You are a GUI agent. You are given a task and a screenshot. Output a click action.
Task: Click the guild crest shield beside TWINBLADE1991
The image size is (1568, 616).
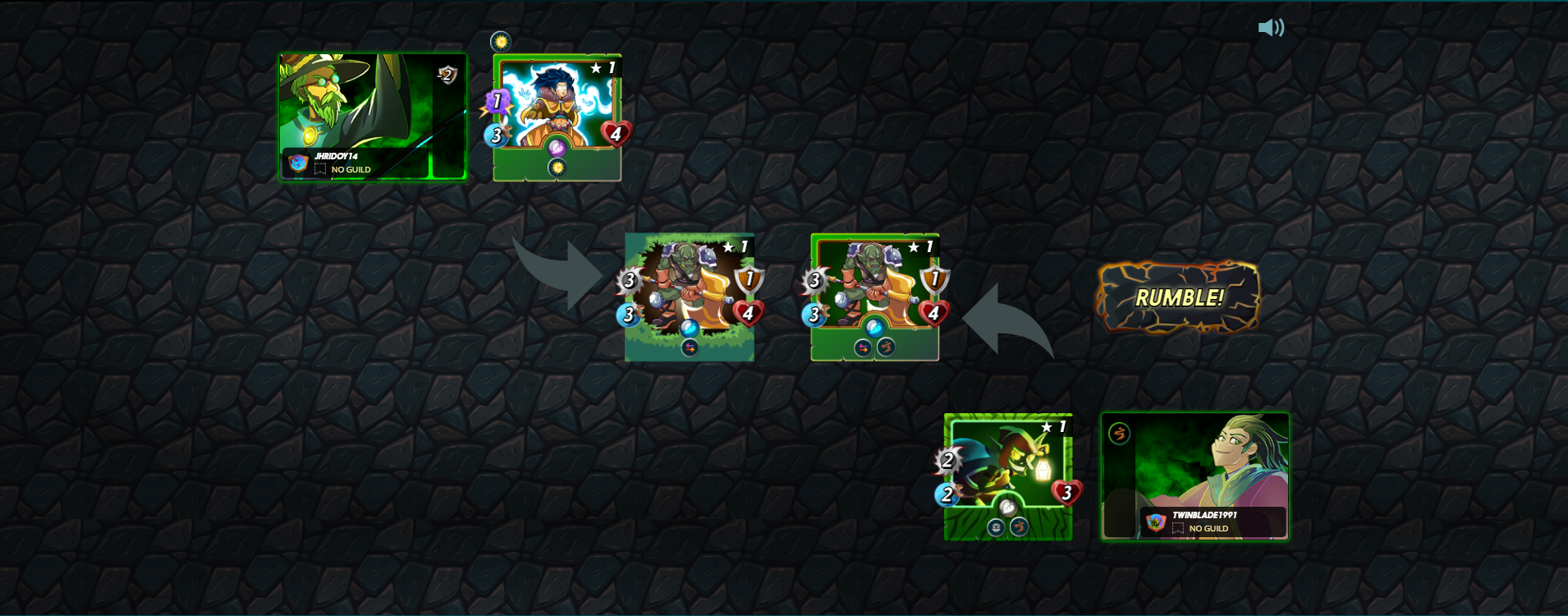pos(1155,522)
